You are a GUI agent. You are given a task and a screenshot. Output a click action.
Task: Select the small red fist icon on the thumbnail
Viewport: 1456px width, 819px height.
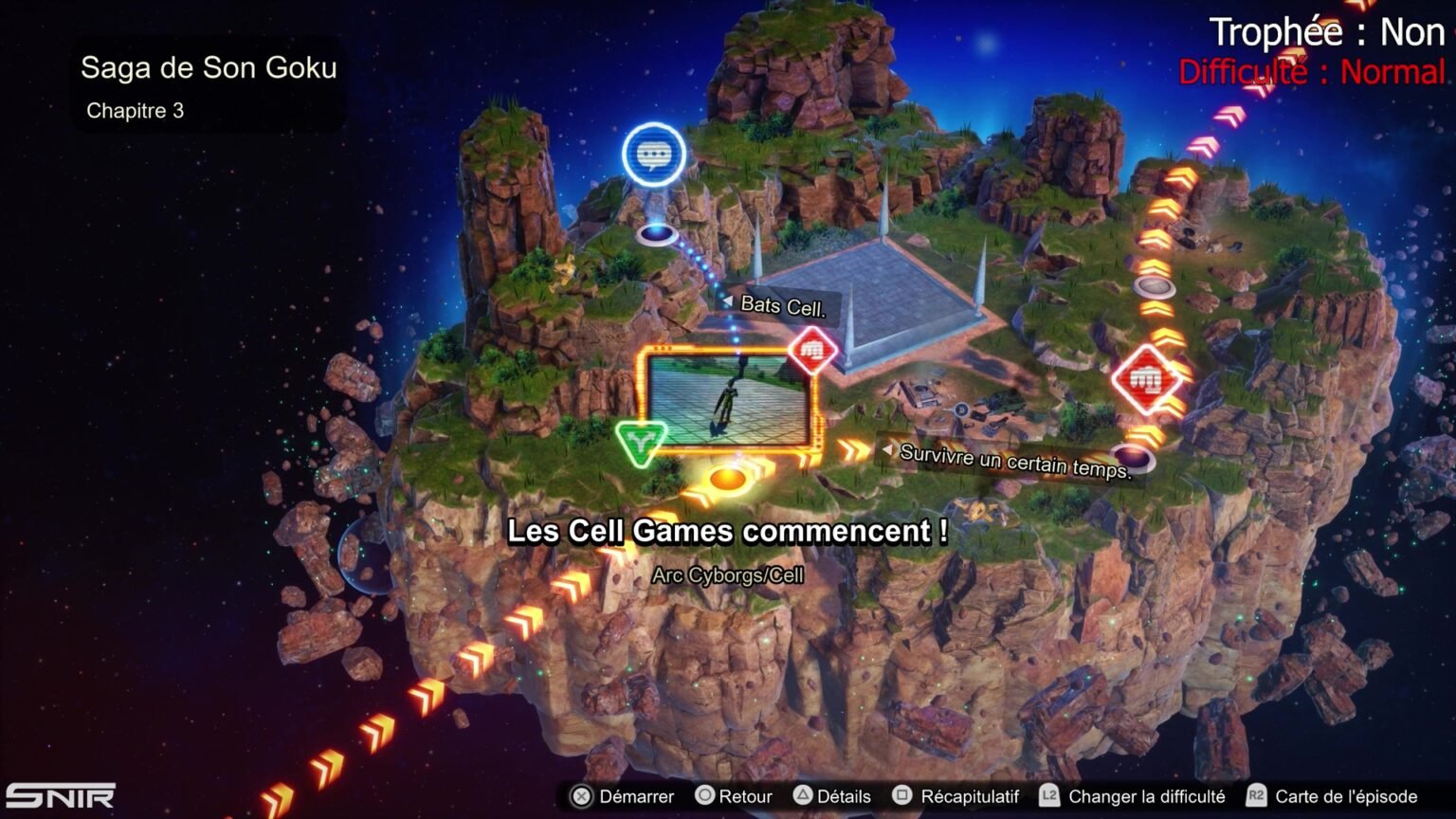point(812,352)
